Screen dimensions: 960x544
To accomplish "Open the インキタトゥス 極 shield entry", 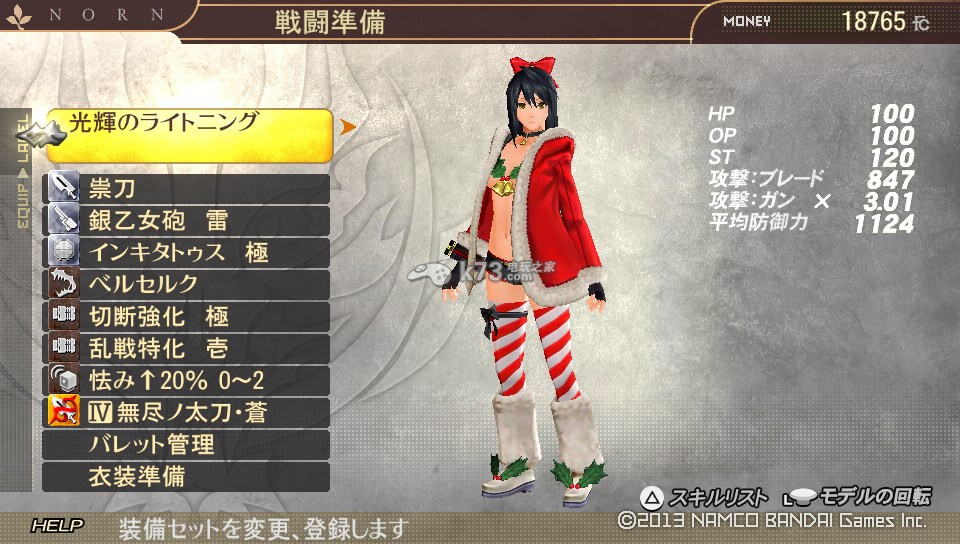I will coord(188,252).
